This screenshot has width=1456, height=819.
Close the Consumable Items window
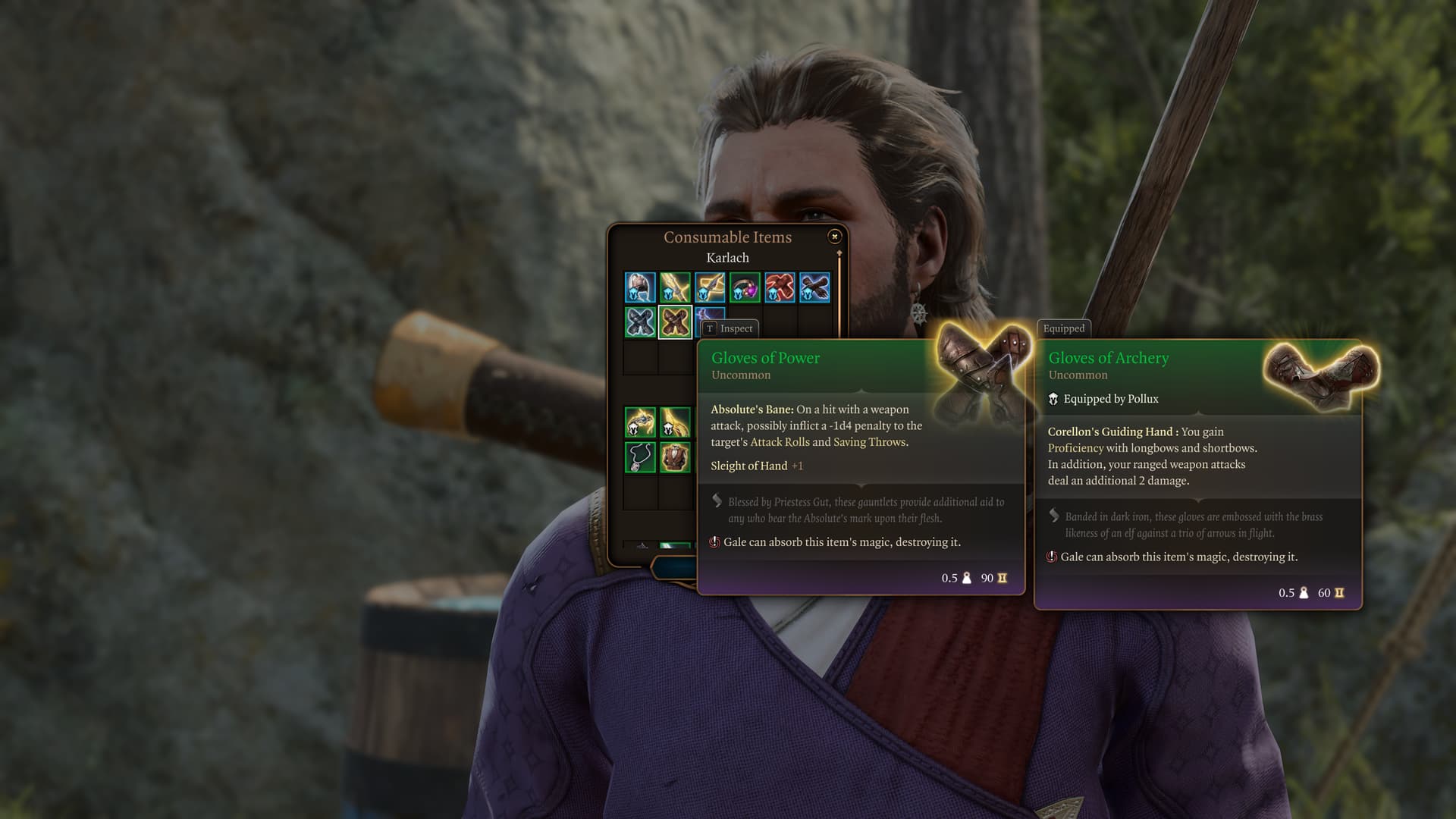pos(834,237)
